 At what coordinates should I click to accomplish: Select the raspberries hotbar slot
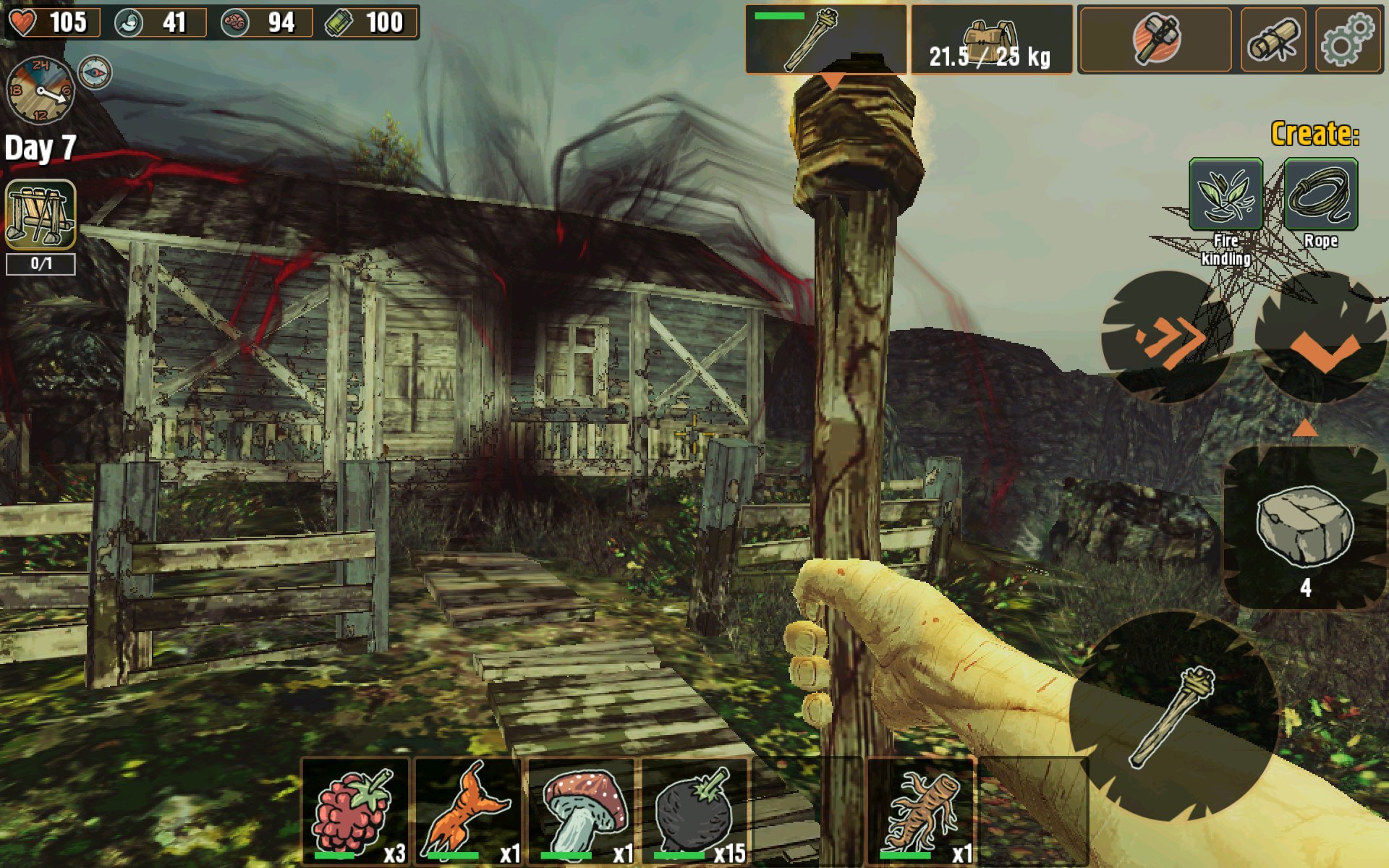pyautogui.click(x=355, y=812)
